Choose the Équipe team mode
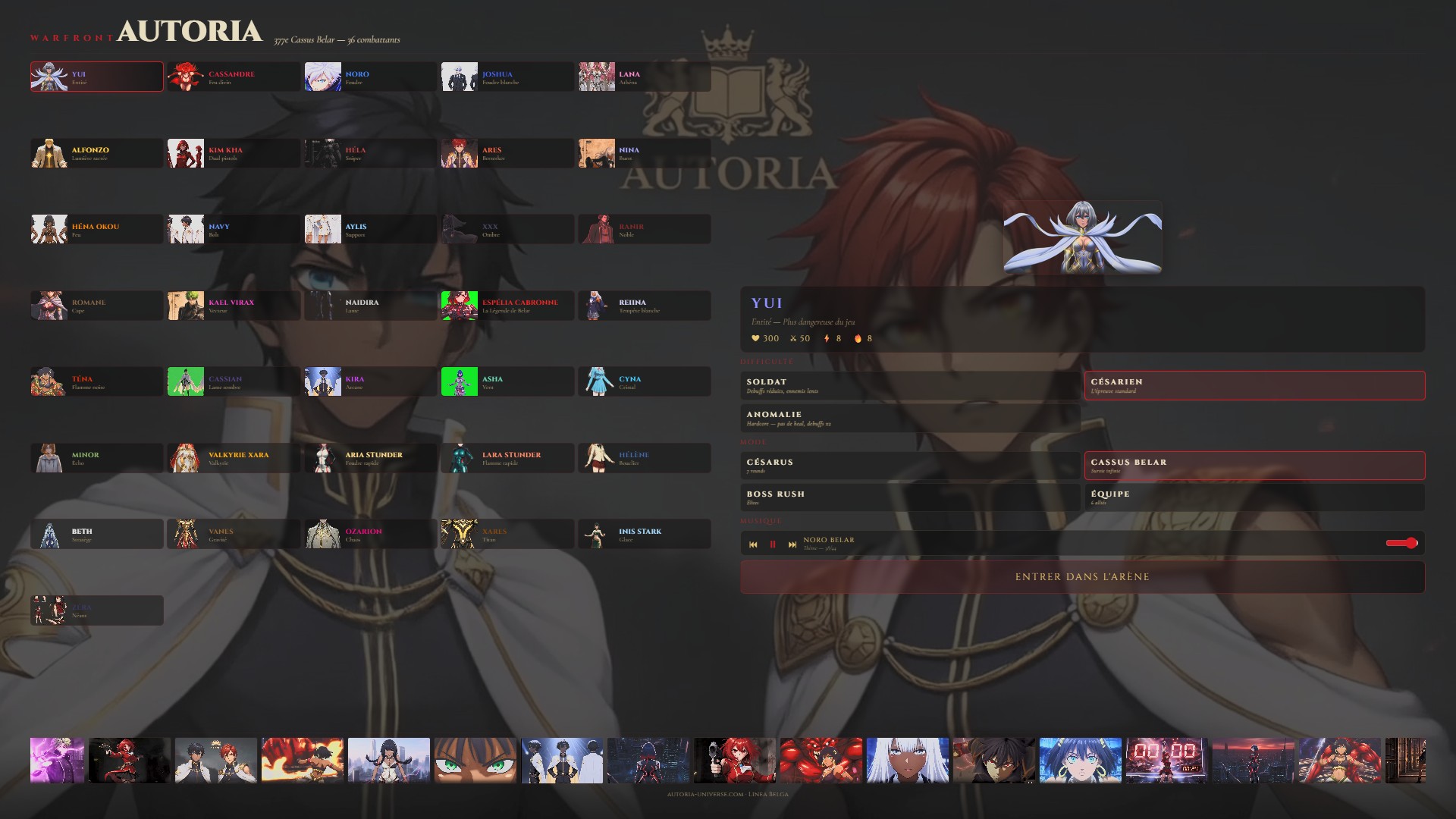Image resolution: width=1456 pixels, height=819 pixels. tap(1254, 497)
